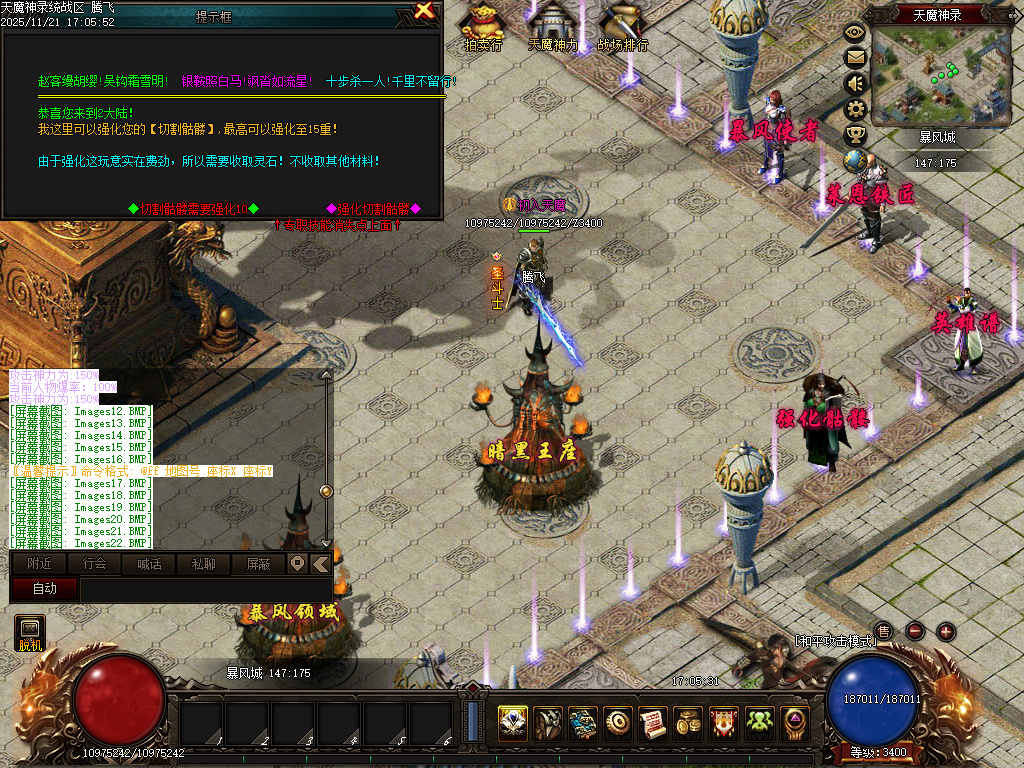Choose the green 切割骷髅需要强化10 option
1024x768 pixels.
[194, 209]
